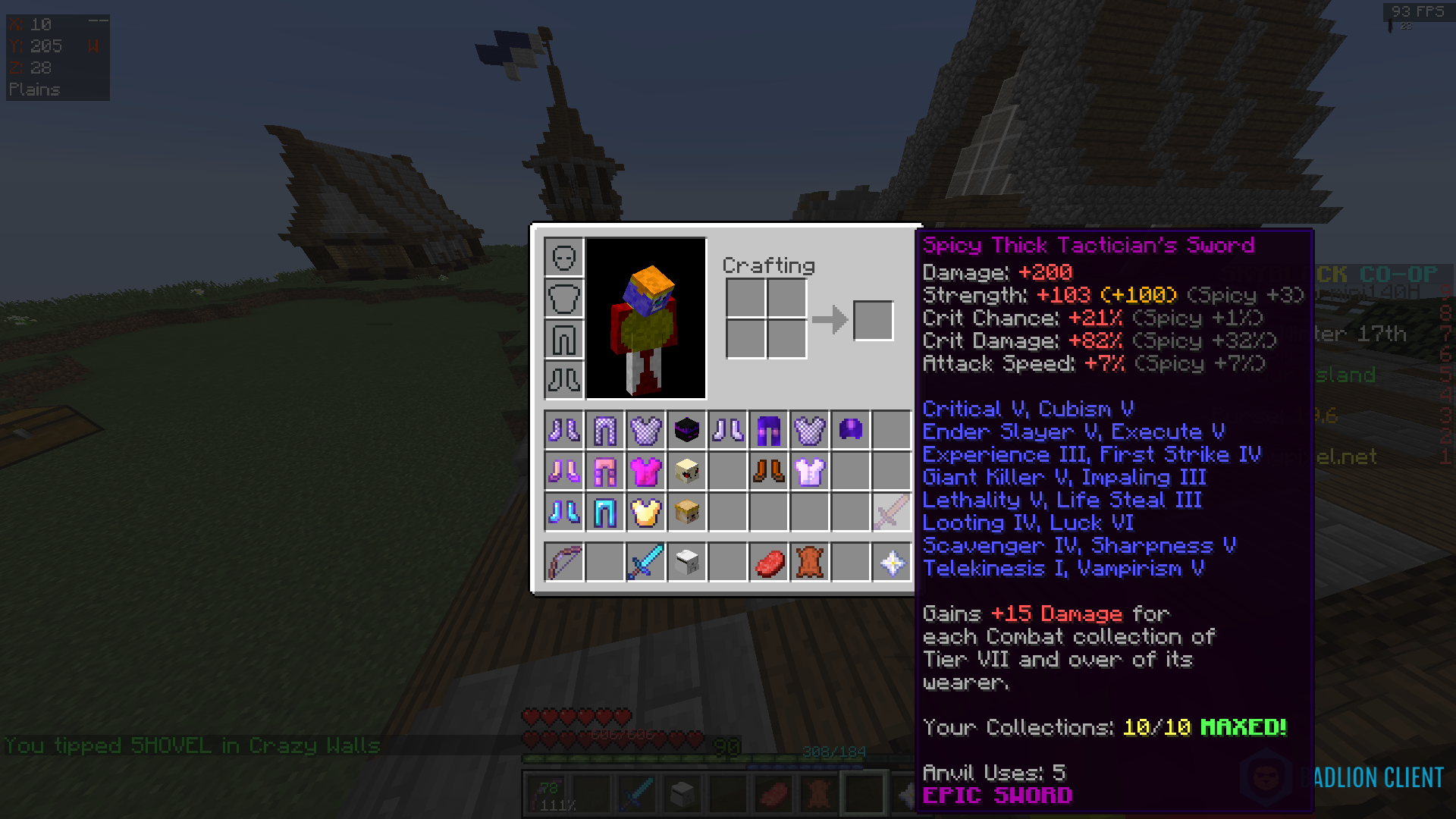Screen dimensions: 1456x819
Task: Select the black Ender-style helmet
Action: 686,430
